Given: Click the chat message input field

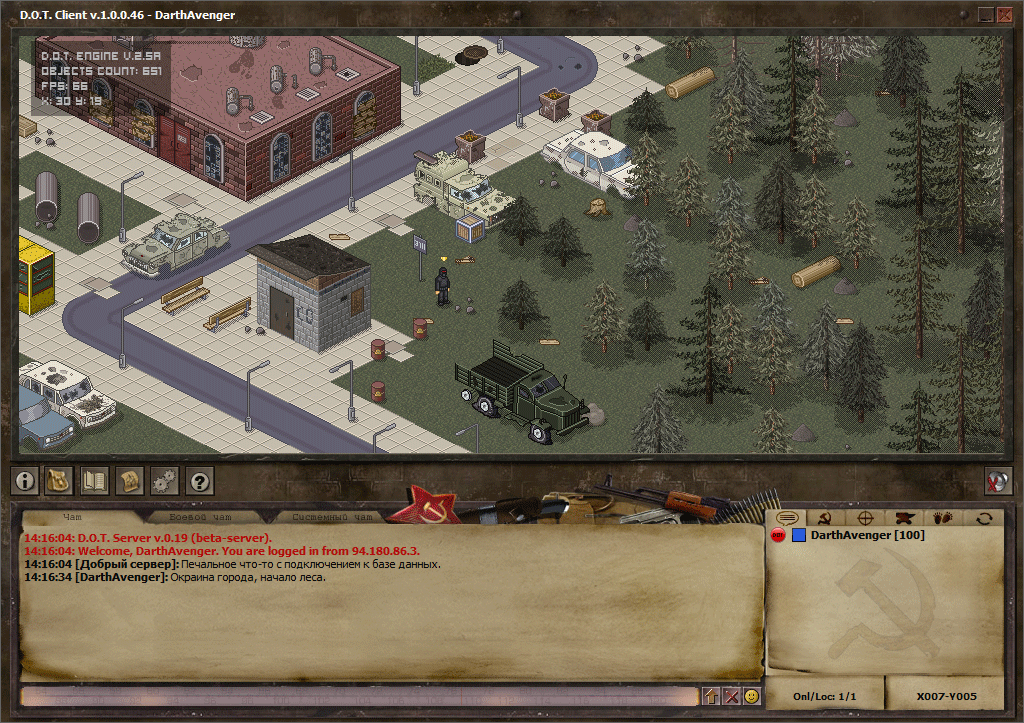Looking at the screenshot, I should [358, 696].
